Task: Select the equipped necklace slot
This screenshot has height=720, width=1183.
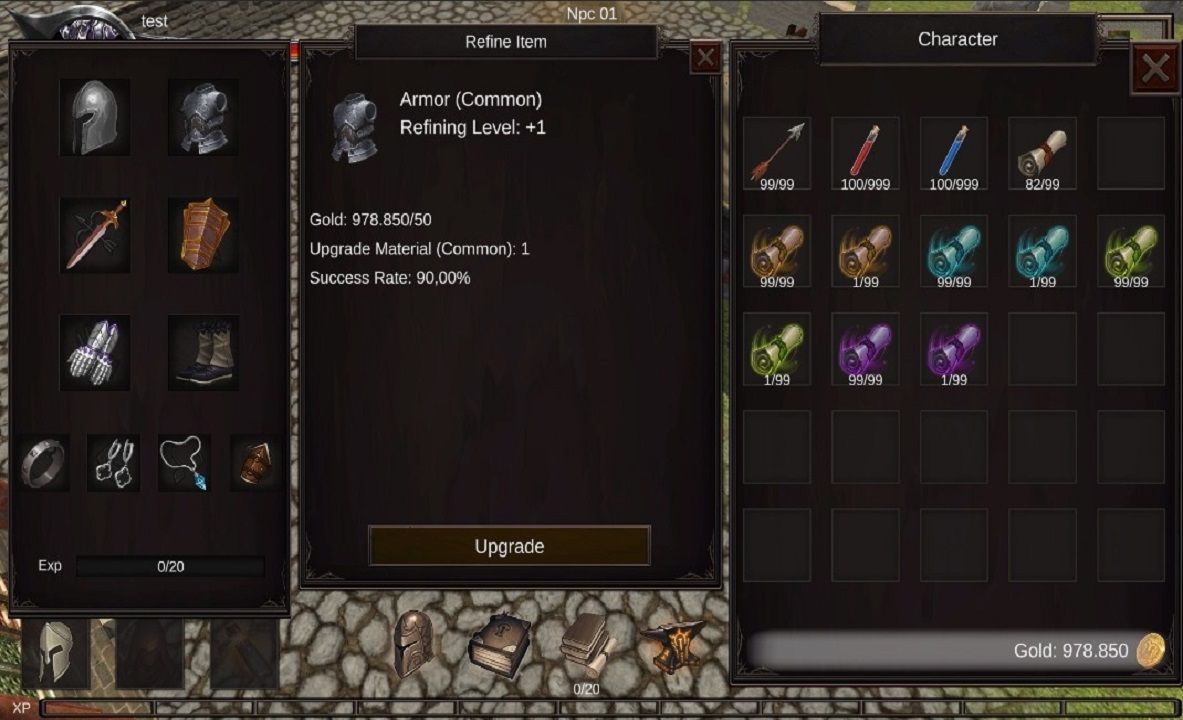Action: pos(184,462)
